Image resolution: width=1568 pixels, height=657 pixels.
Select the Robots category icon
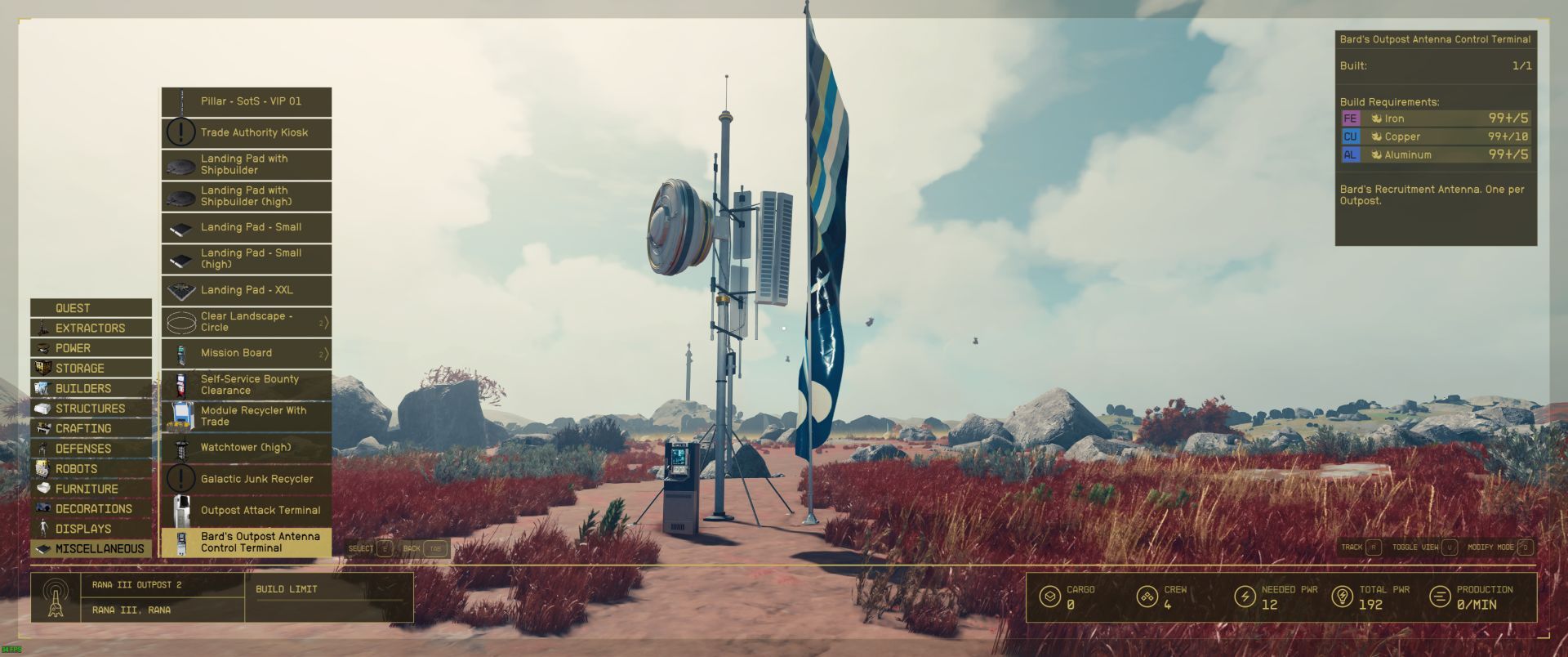(41, 468)
